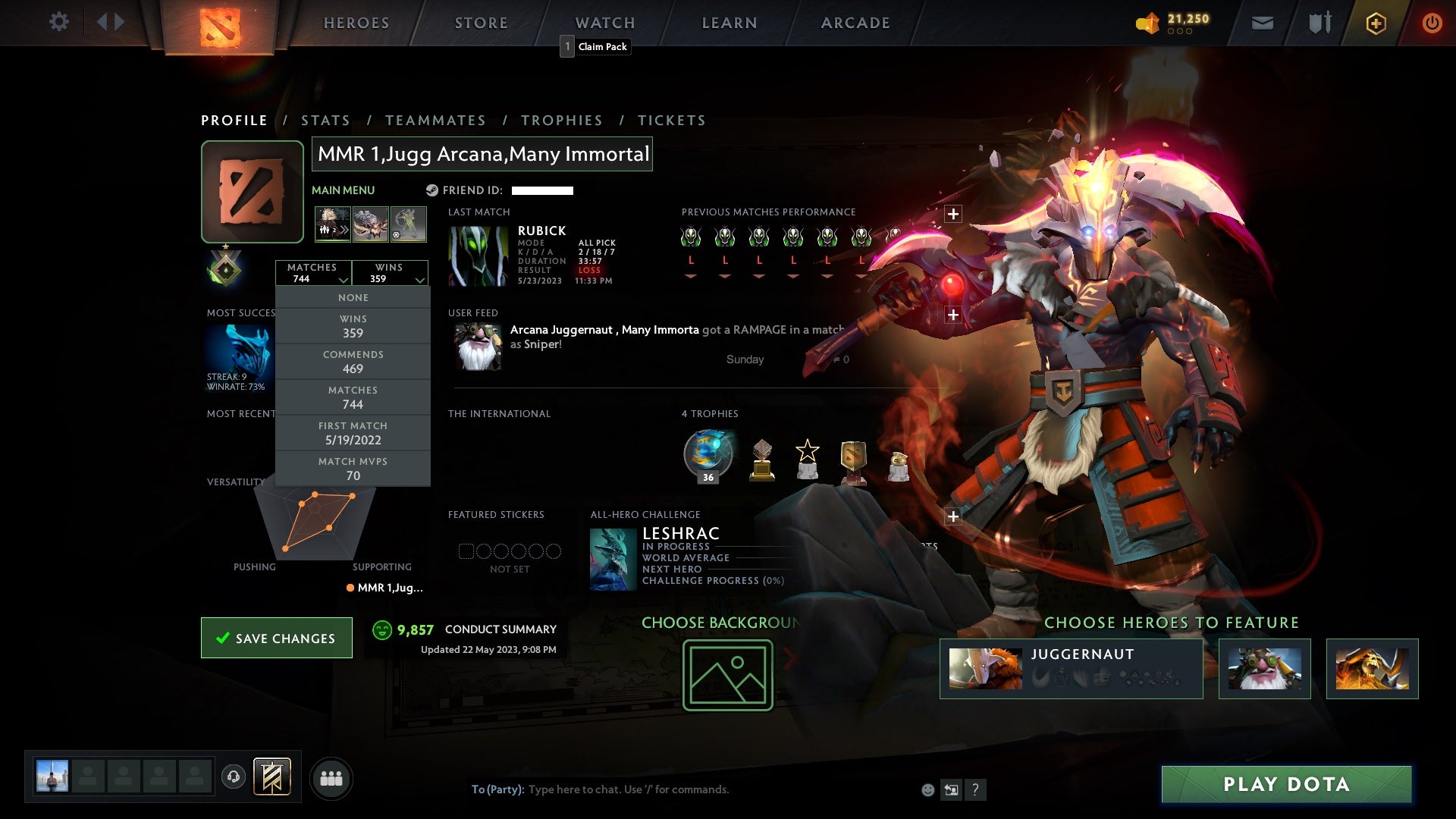Open the MATCHES stat dropdown
The width and height of the screenshot is (1456, 819).
(x=314, y=273)
